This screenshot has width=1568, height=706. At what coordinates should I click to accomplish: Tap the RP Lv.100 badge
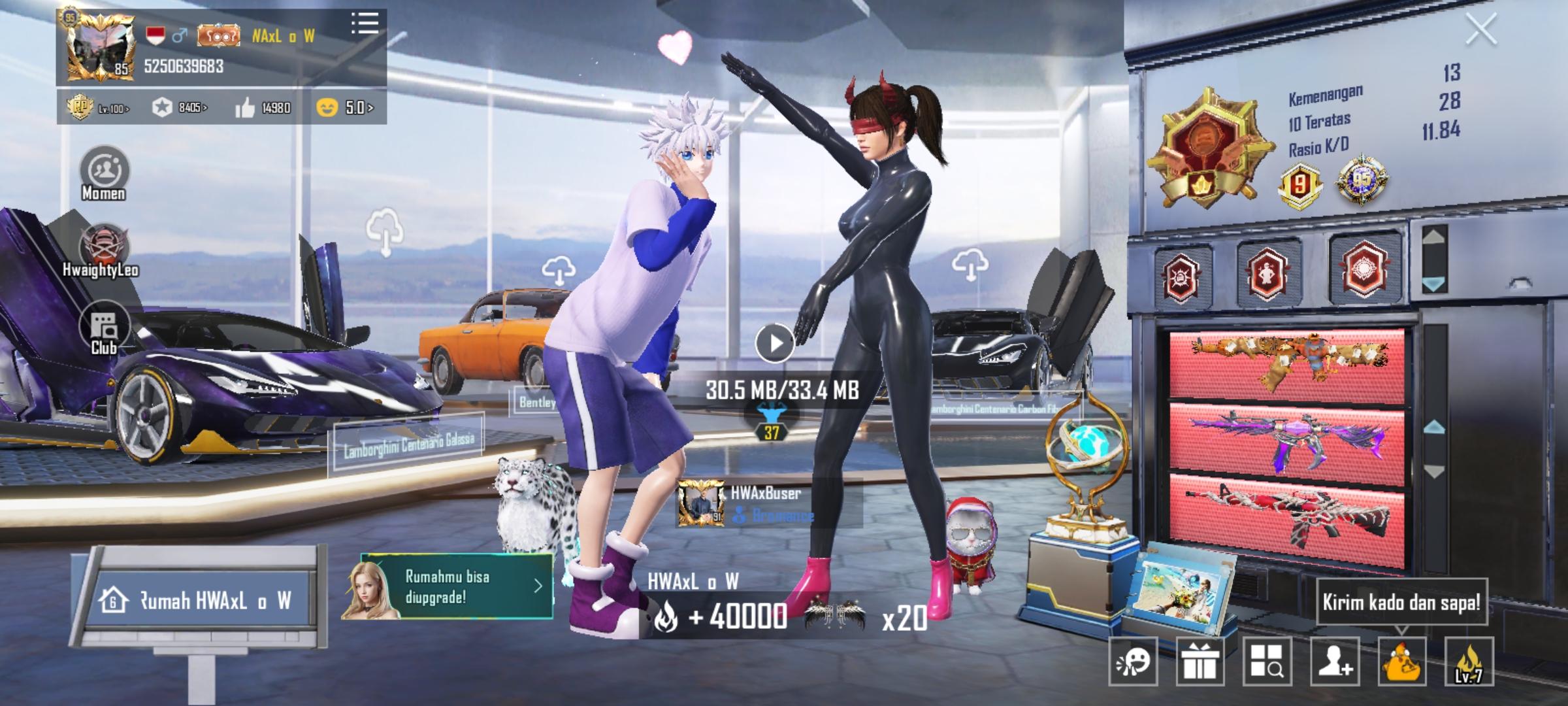click(x=100, y=107)
